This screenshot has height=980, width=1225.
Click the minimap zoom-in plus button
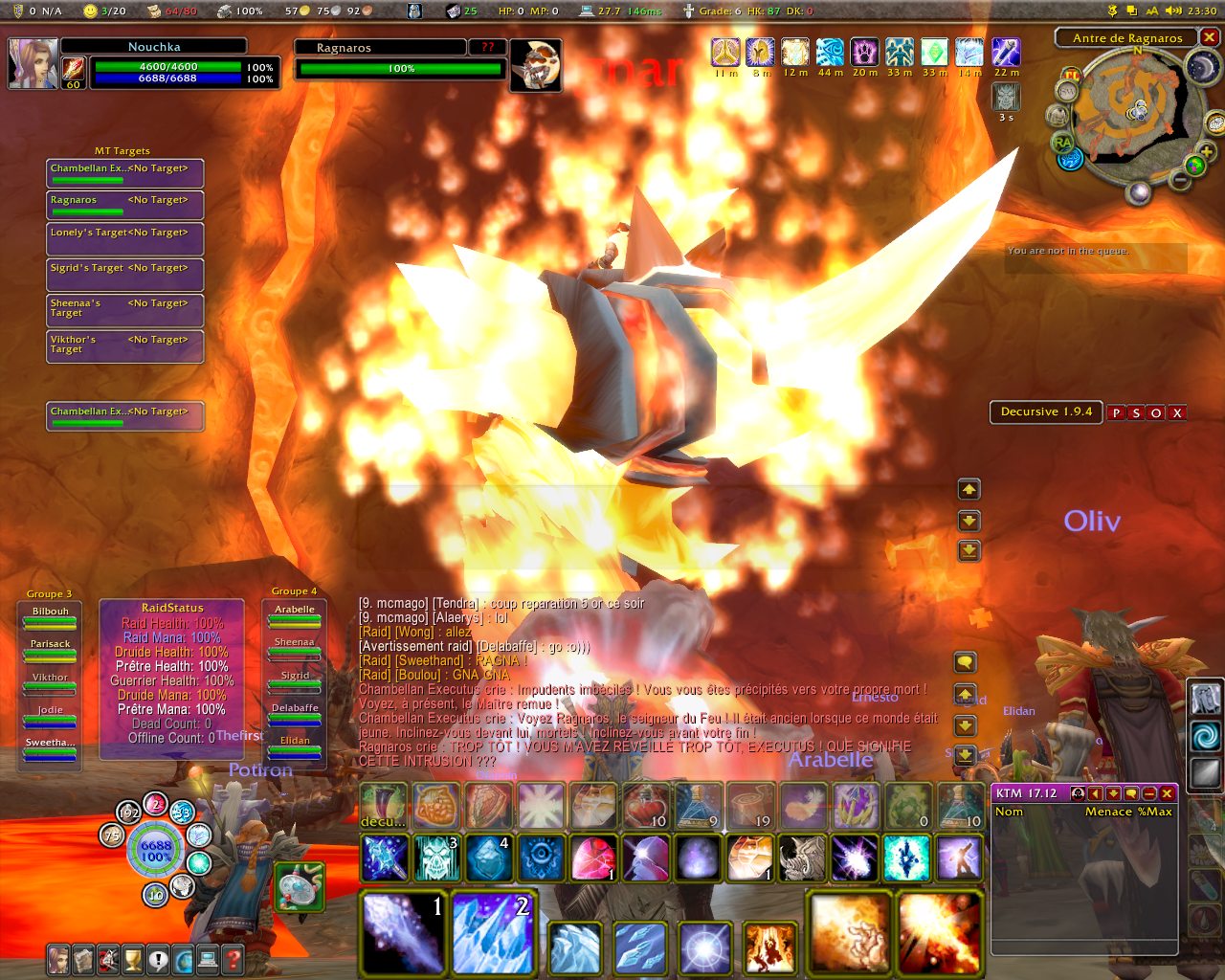click(1206, 152)
